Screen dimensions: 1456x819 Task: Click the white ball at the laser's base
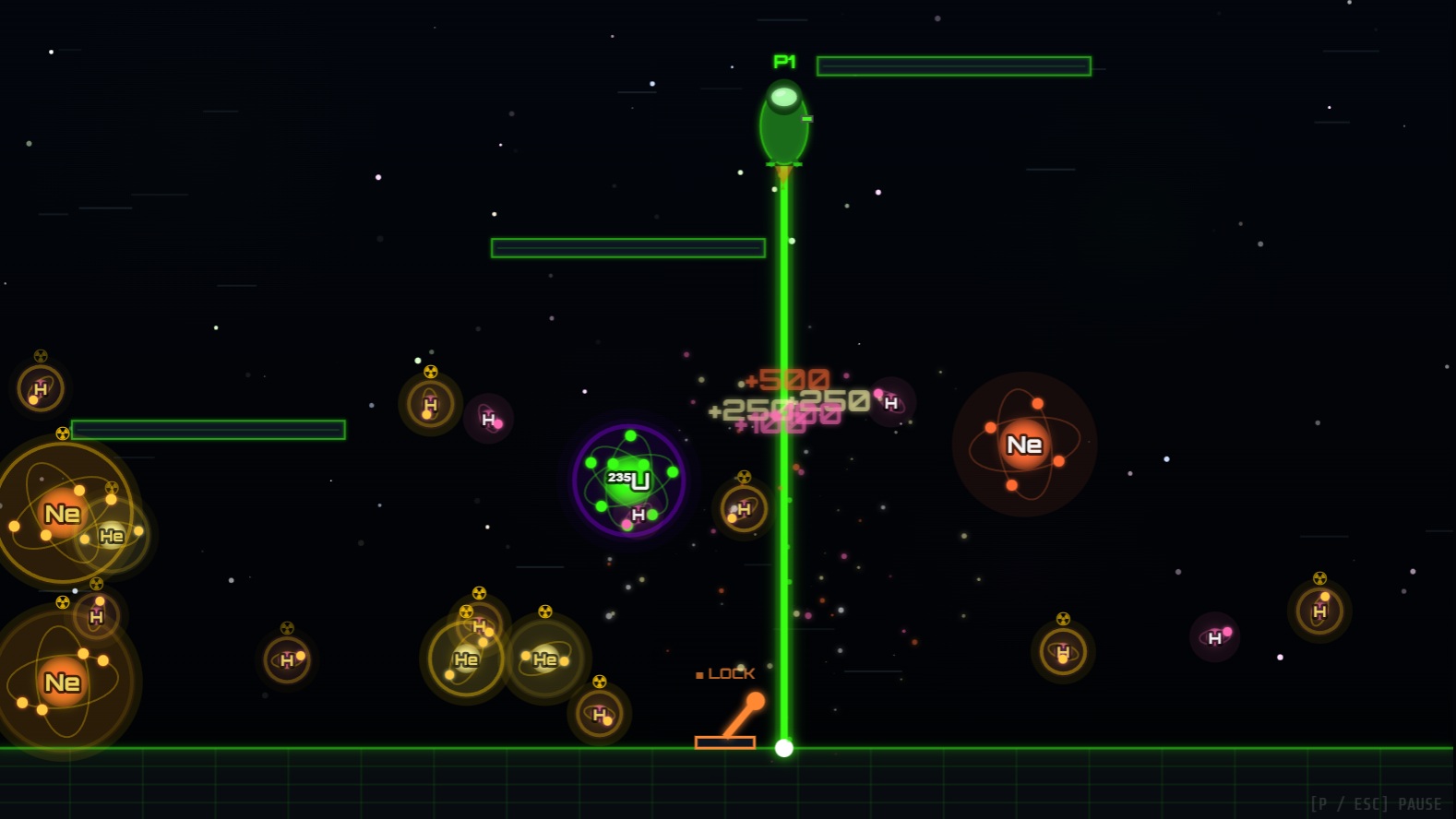[783, 747]
